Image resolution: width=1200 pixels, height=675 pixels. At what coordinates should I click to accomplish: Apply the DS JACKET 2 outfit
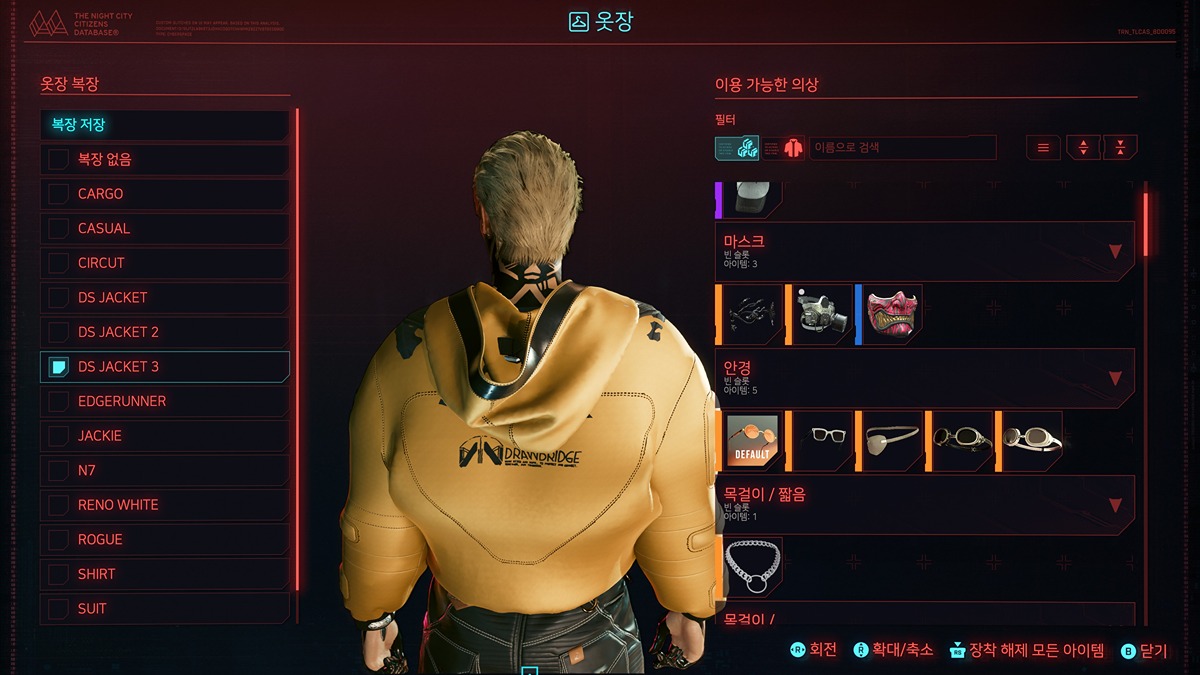coord(165,332)
